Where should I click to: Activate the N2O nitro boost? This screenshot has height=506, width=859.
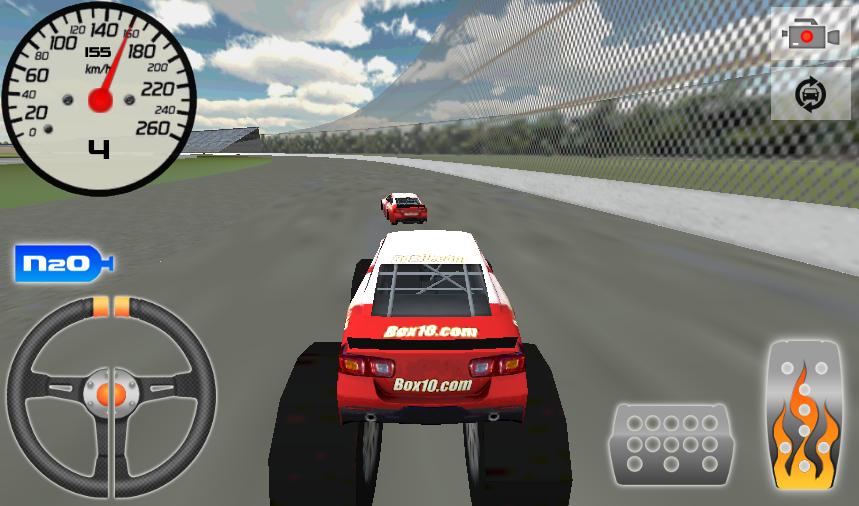point(63,264)
